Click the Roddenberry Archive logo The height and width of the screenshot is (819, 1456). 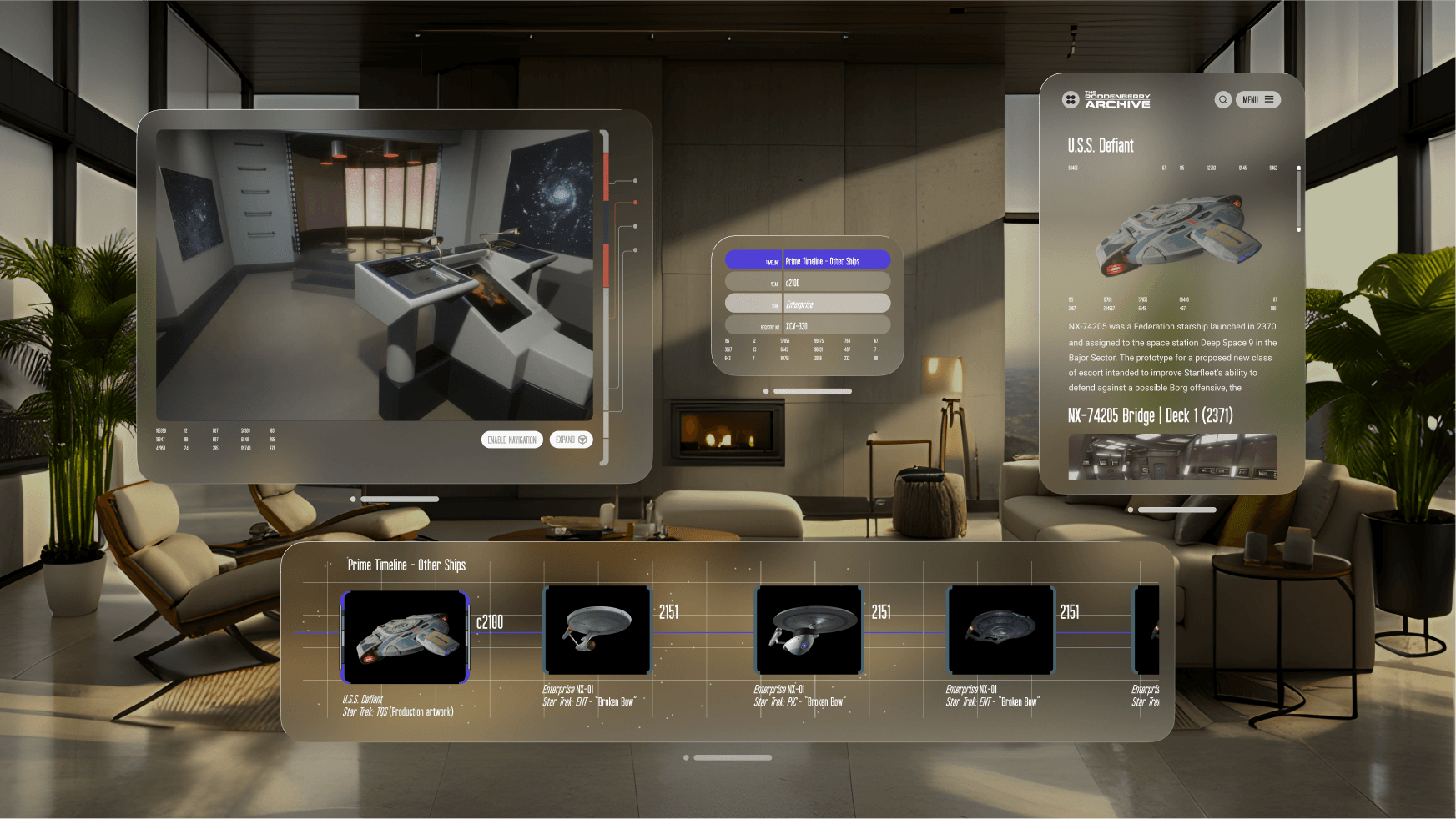(1106, 100)
